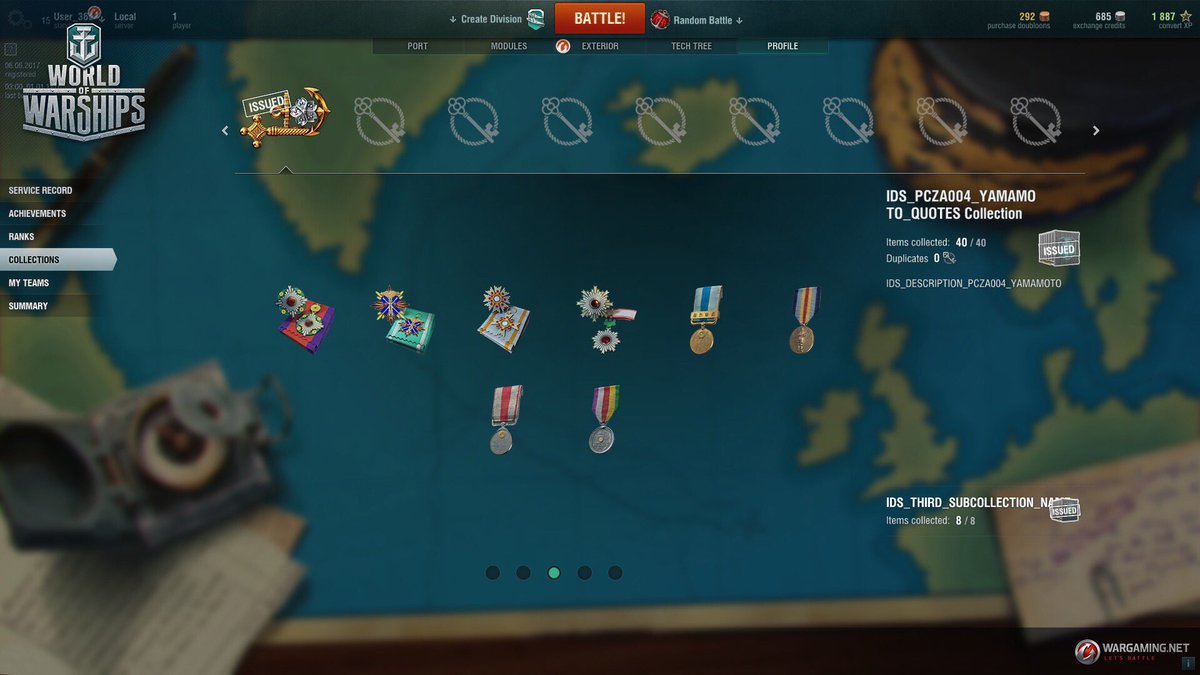This screenshot has height=675, width=1200.
Task: Open the Create Division dropdown
Action: click(x=492, y=19)
